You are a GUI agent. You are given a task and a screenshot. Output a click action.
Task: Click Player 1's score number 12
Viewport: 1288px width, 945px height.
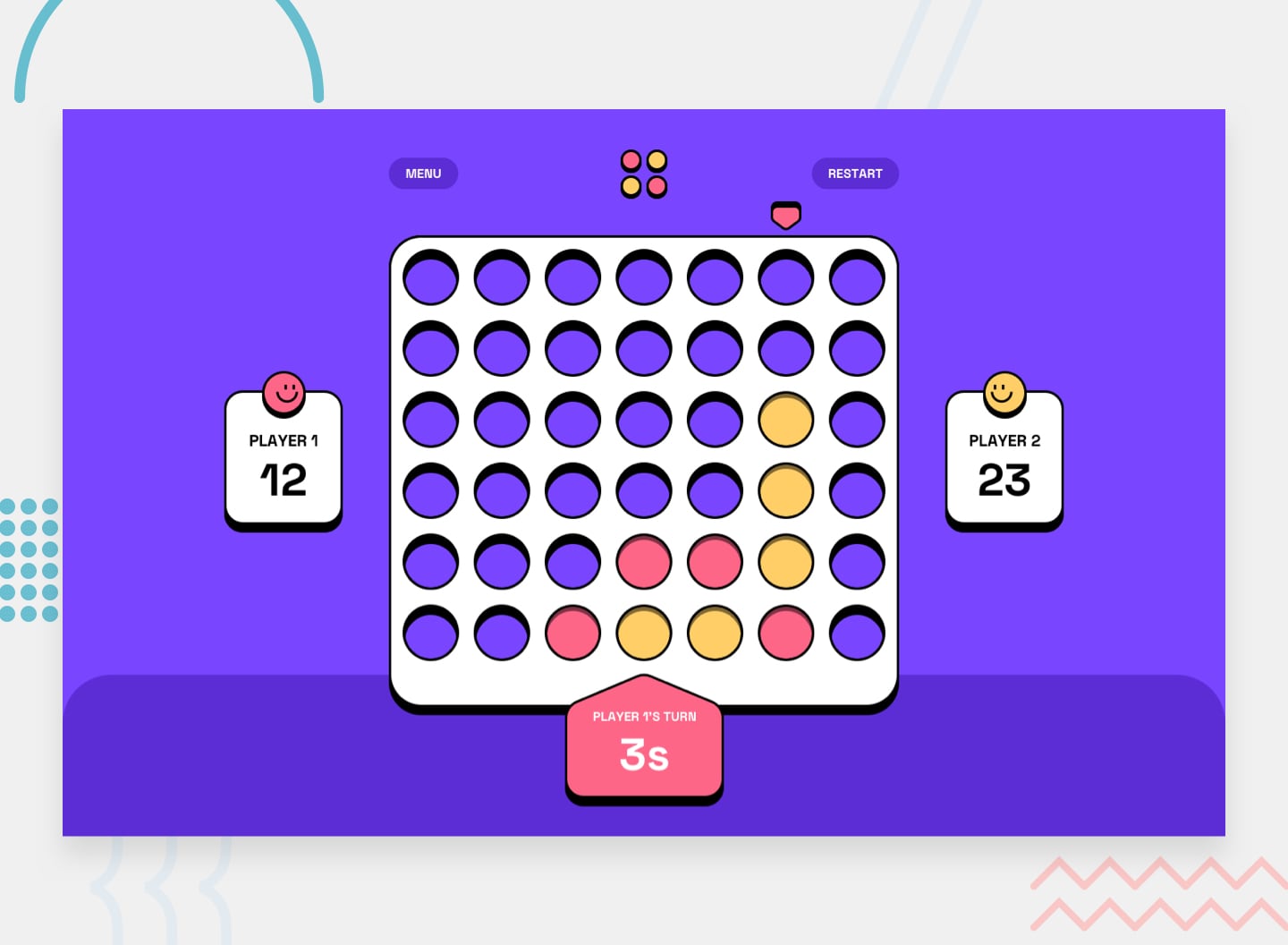click(x=284, y=481)
